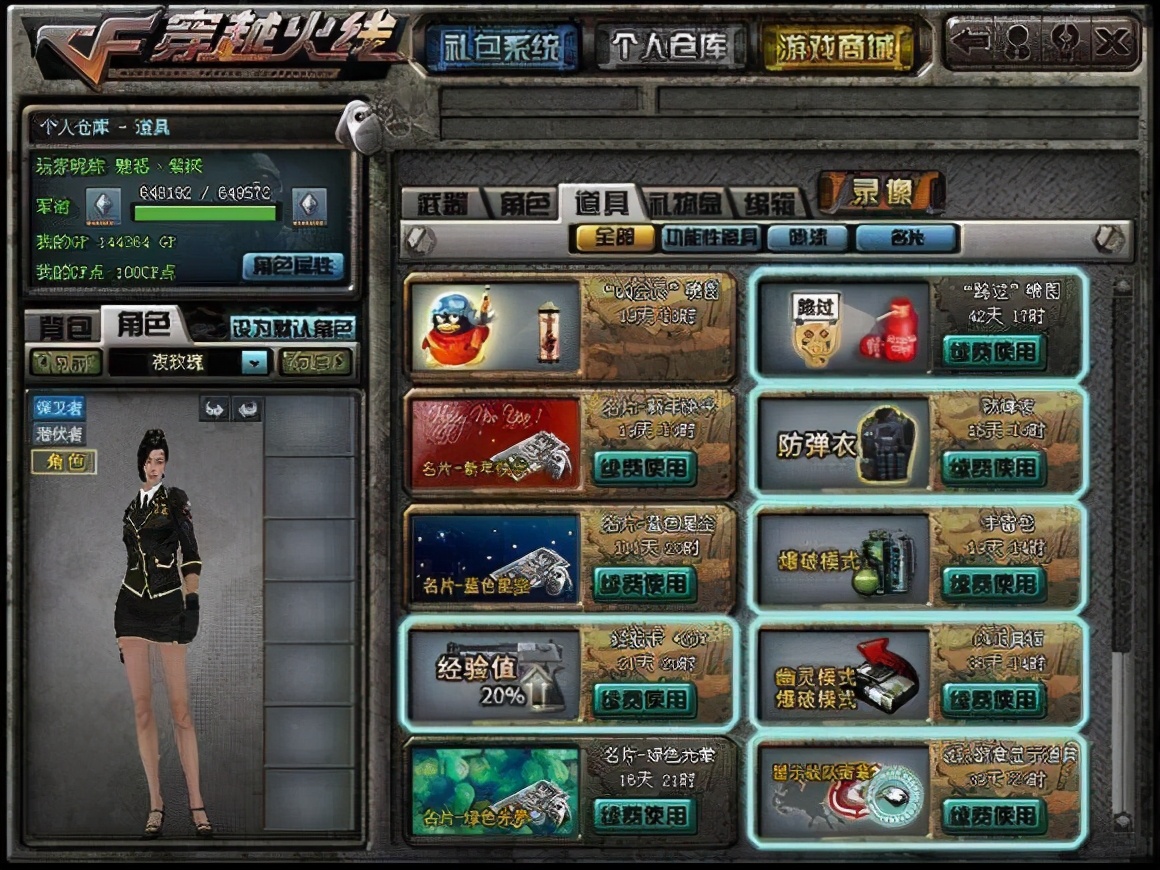Show only 名片 name card items
The width and height of the screenshot is (1160, 870).
point(907,238)
